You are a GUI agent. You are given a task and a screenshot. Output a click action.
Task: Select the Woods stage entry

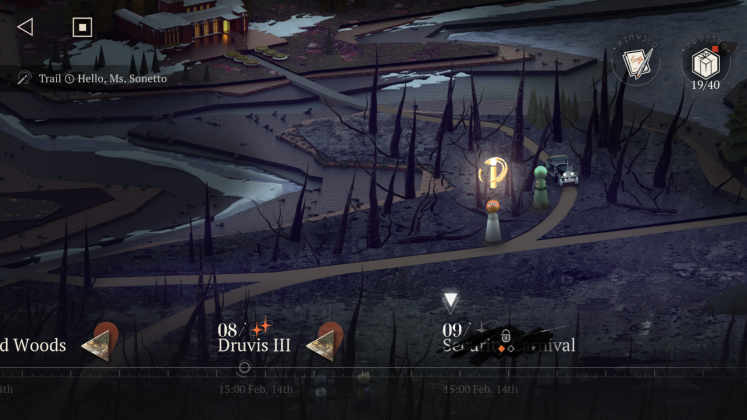pyautogui.click(x=34, y=345)
